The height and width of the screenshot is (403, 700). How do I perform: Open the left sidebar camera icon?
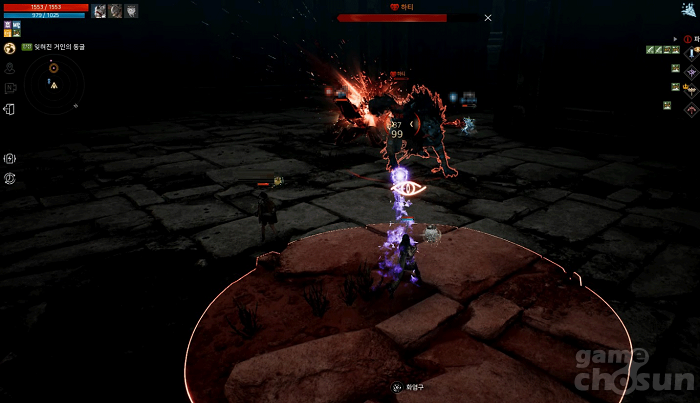[x=9, y=88]
